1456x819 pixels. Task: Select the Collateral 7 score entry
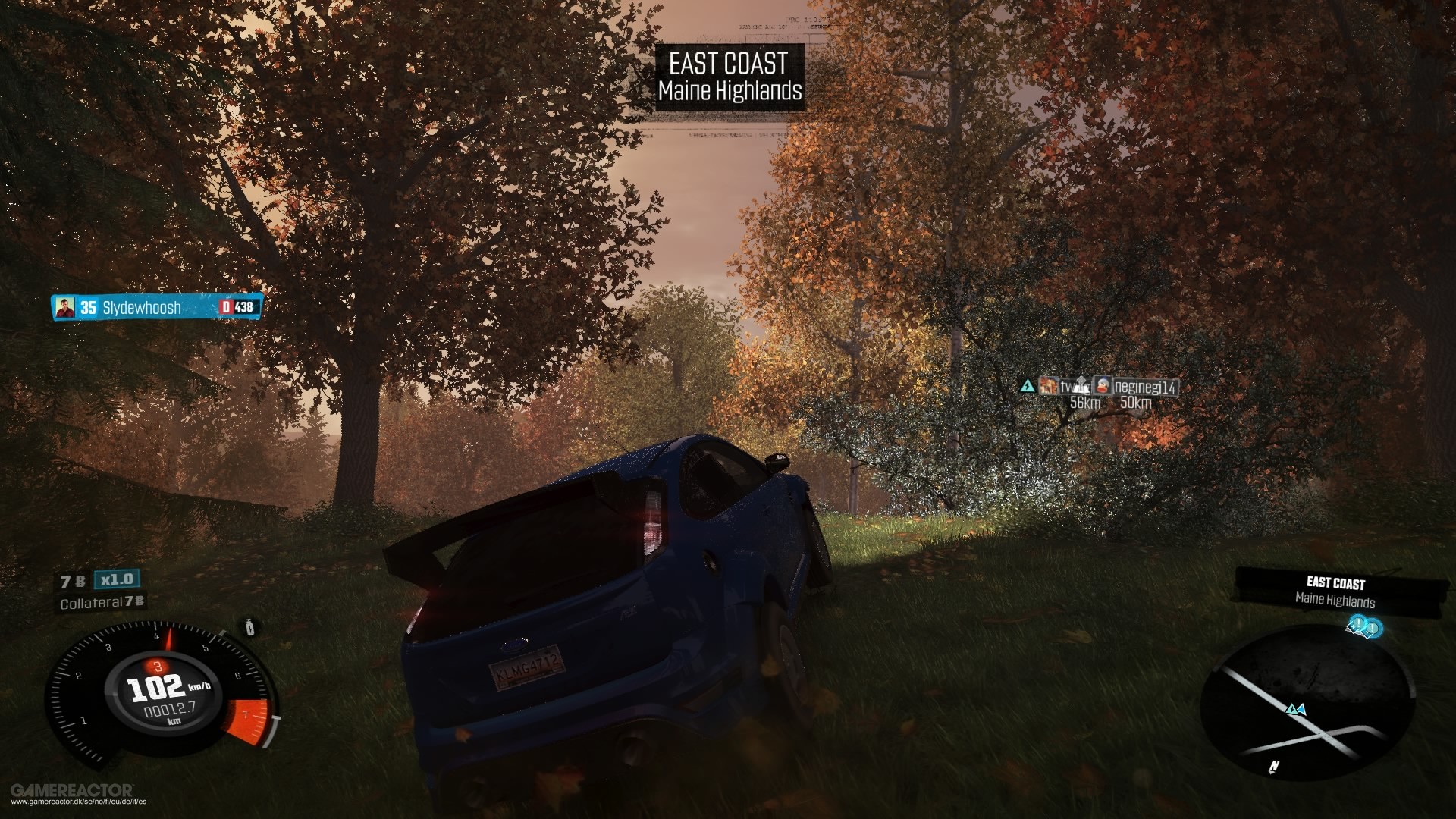point(102,601)
